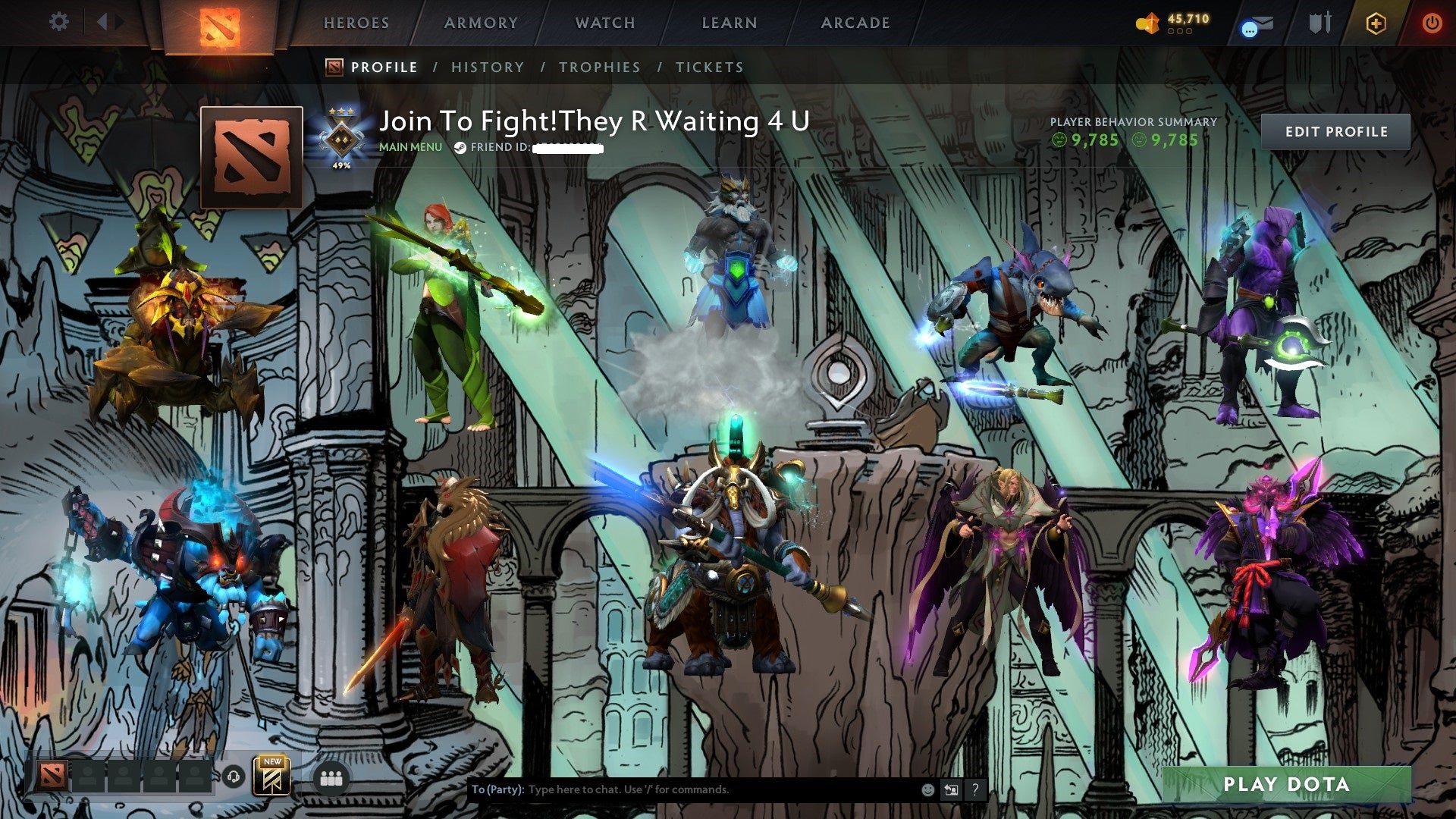
Task: Toggle voice chat headset icon
Action: click(234, 777)
